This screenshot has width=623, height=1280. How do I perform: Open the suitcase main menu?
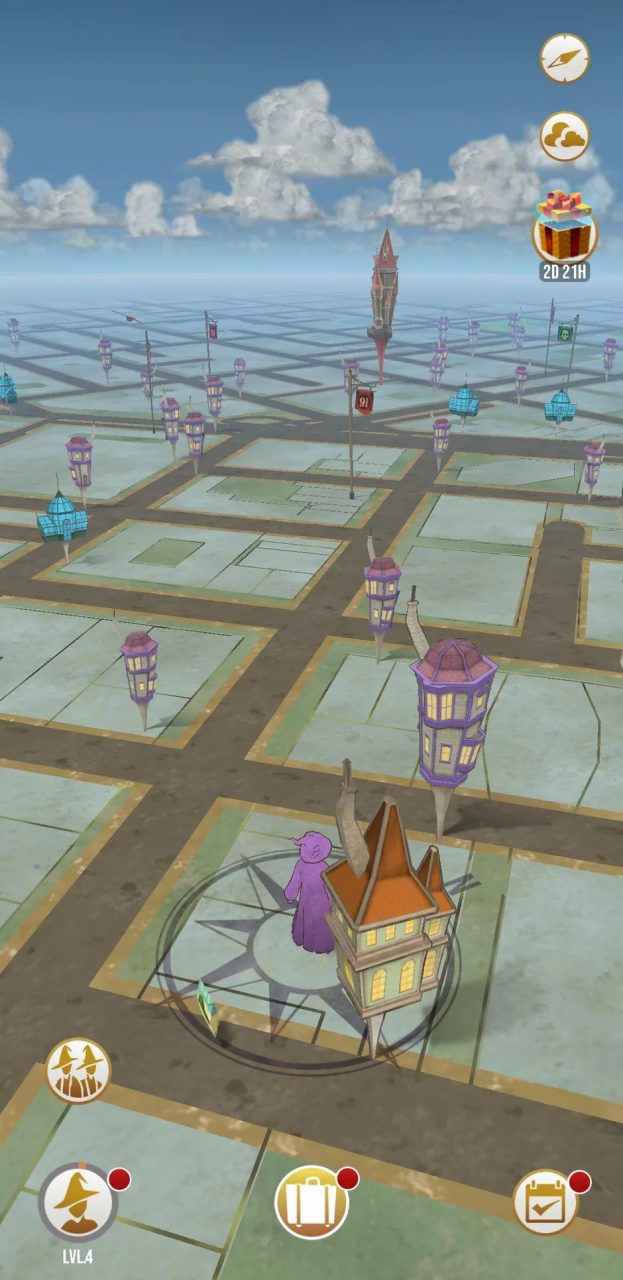(312, 1202)
